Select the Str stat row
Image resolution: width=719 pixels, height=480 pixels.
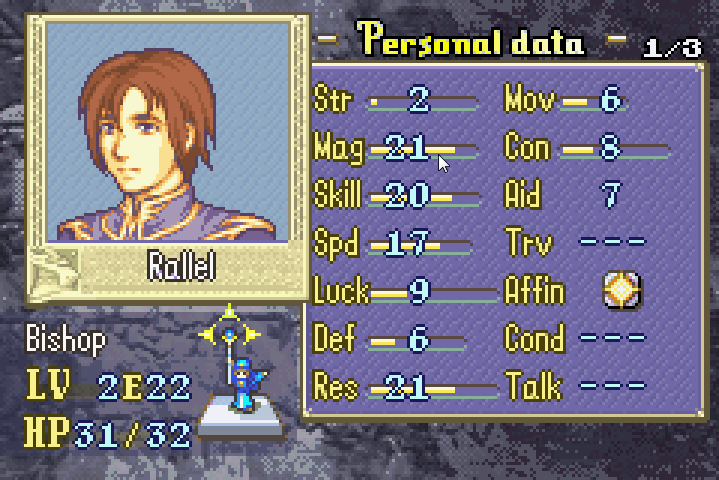(400, 100)
